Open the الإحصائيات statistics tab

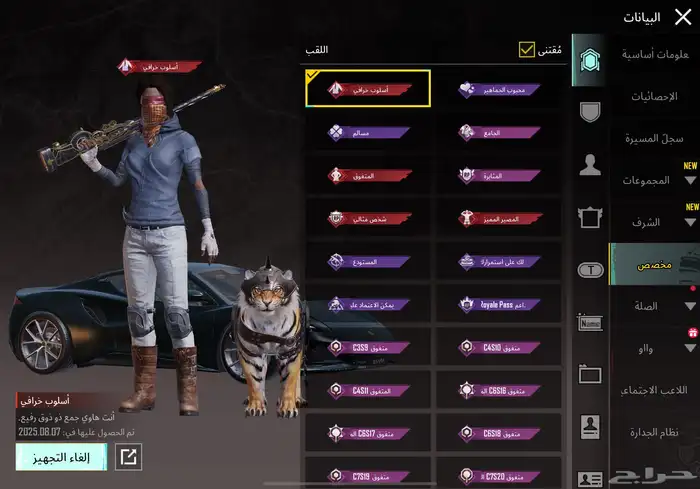pyautogui.click(x=656, y=96)
